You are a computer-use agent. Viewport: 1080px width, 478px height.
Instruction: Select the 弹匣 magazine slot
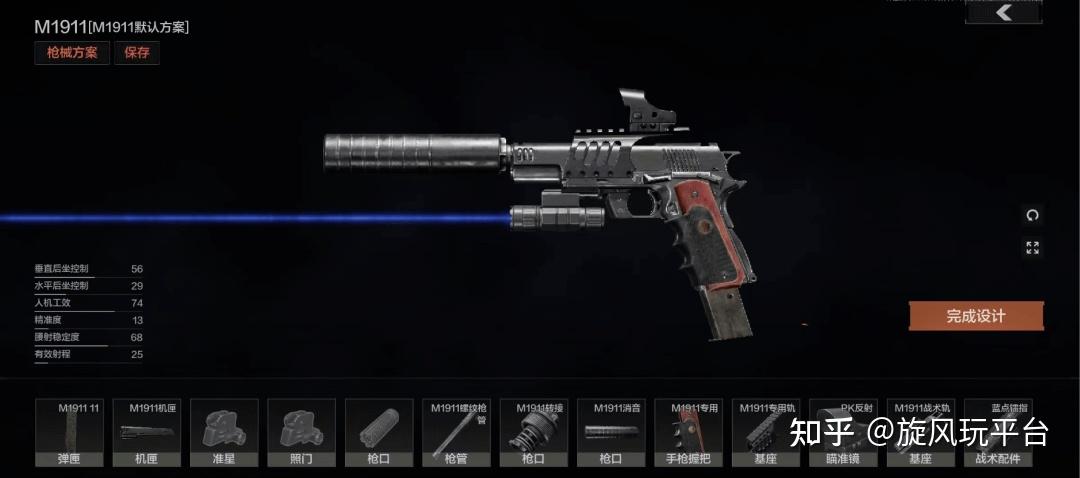[69, 432]
